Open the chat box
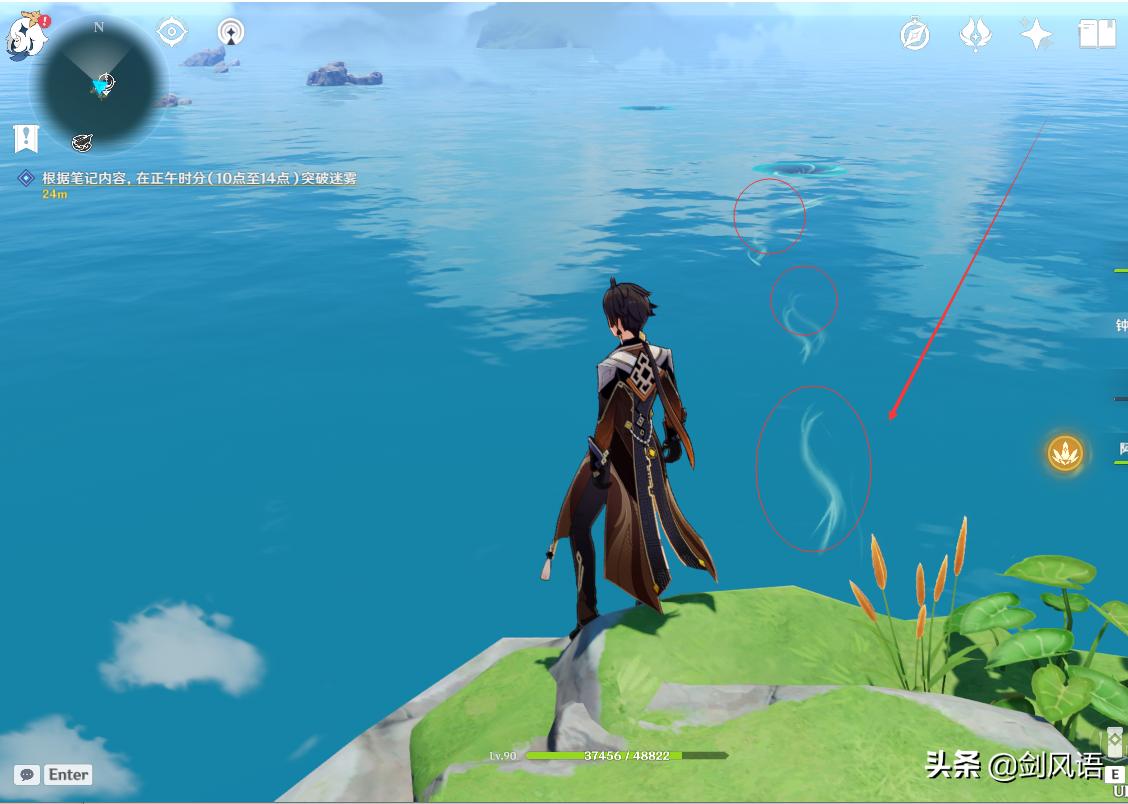The image size is (1128, 804). (55, 774)
